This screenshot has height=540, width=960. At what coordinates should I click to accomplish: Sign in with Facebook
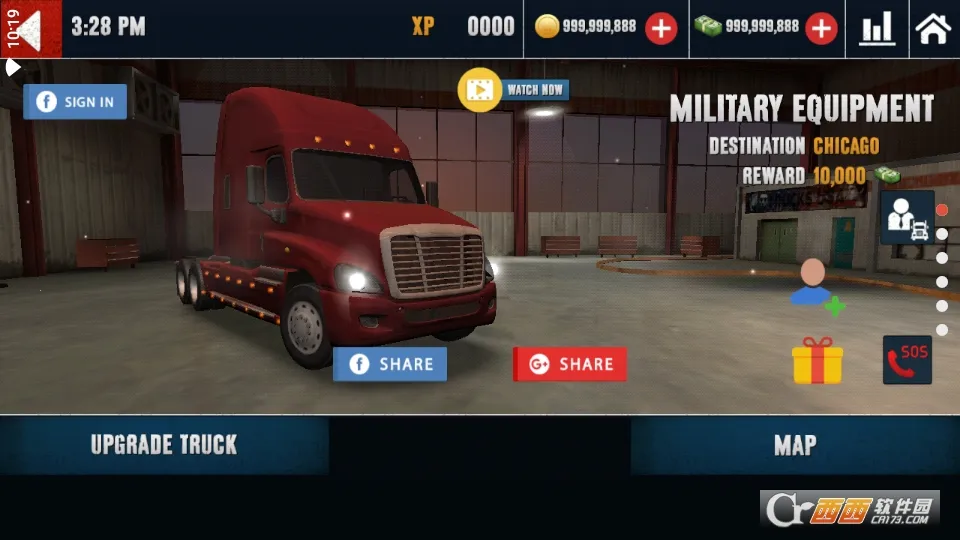(x=75, y=101)
